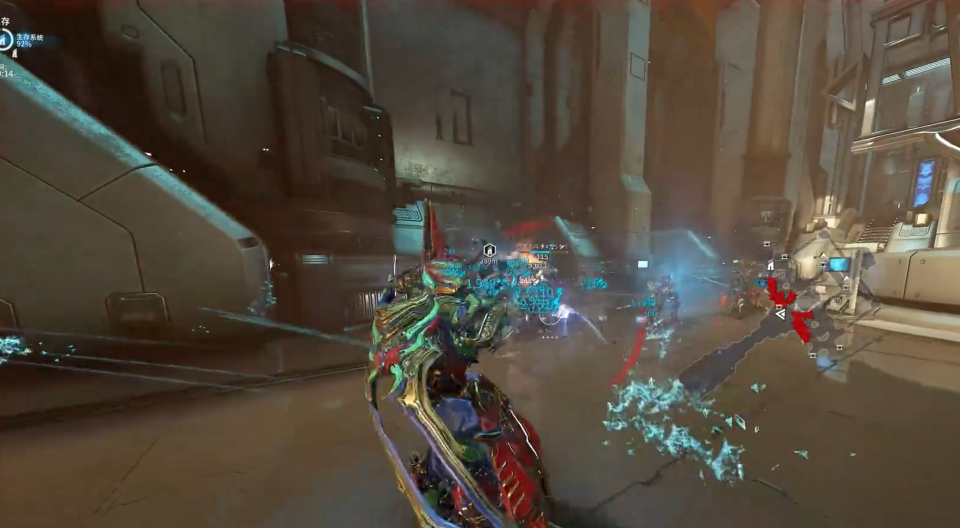Click the white player arrow on overlay map

click(780, 313)
